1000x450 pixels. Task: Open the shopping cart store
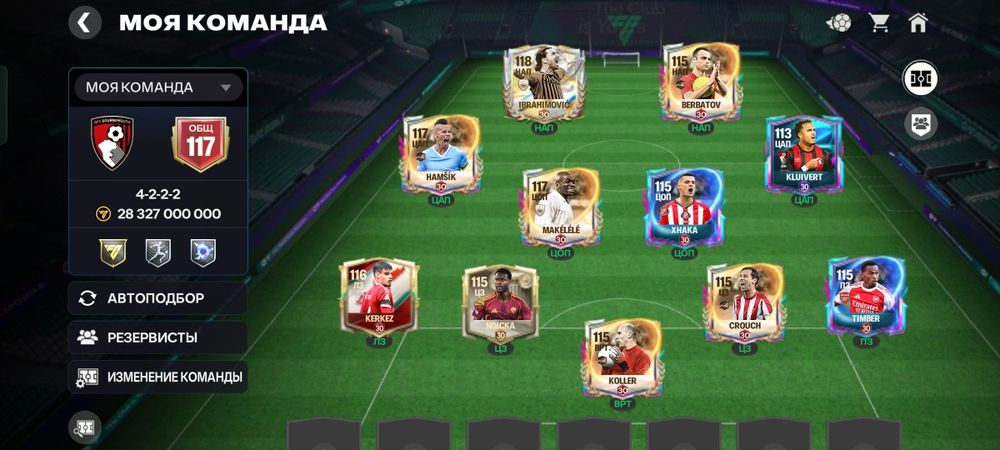[x=880, y=22]
